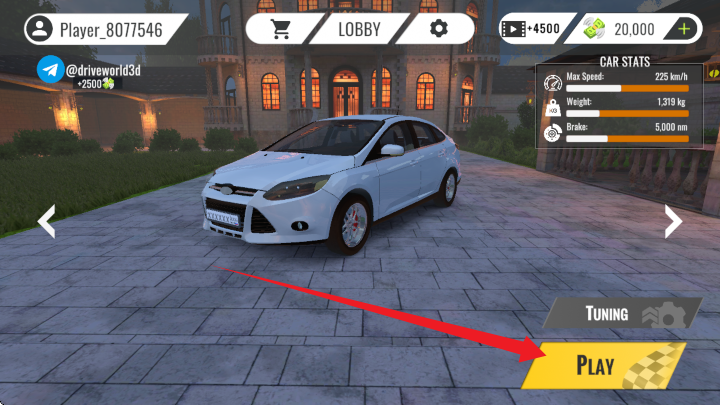Open the settings gear

tap(437, 28)
